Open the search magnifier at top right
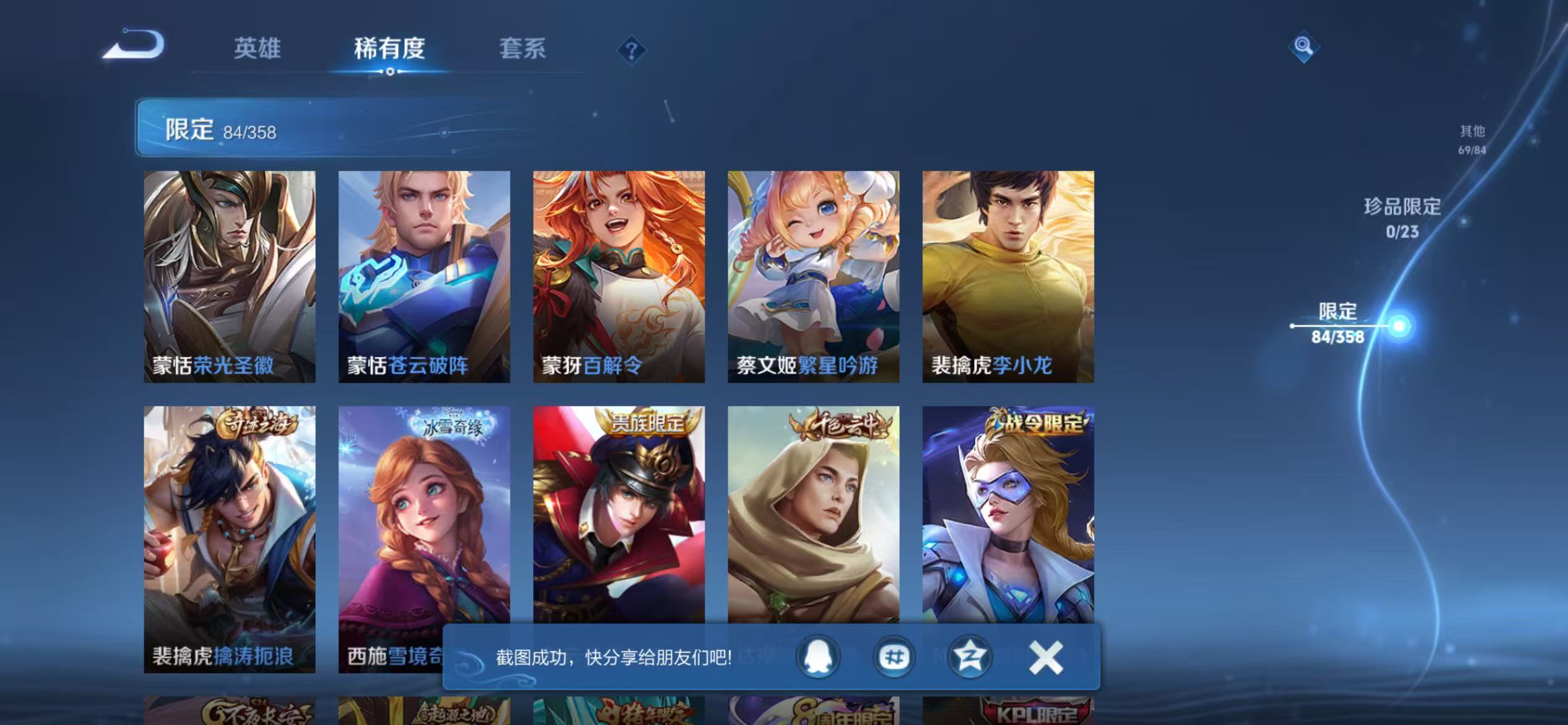1568x725 pixels. pyautogui.click(x=1303, y=46)
